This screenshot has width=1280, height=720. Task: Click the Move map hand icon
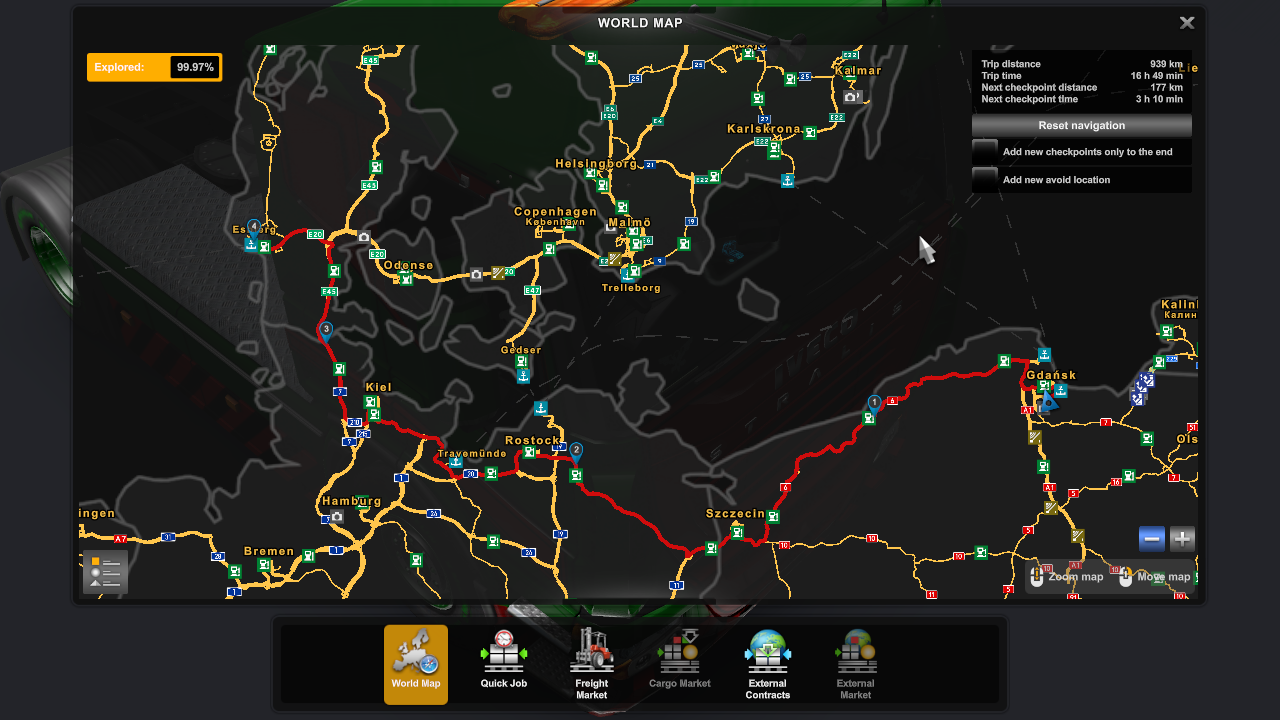coord(1126,576)
